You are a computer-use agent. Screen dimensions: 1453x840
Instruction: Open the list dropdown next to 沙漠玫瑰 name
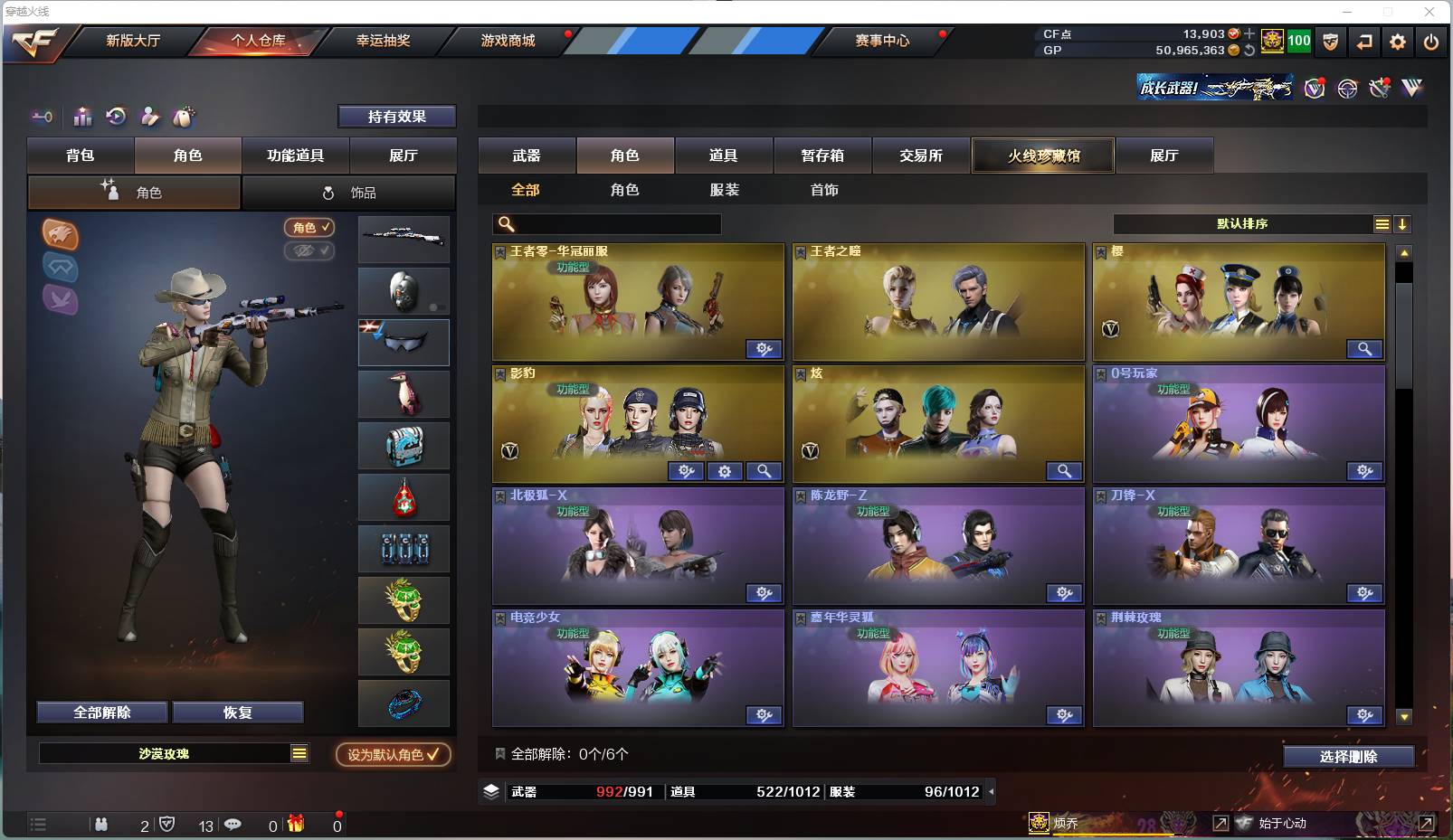pos(299,752)
